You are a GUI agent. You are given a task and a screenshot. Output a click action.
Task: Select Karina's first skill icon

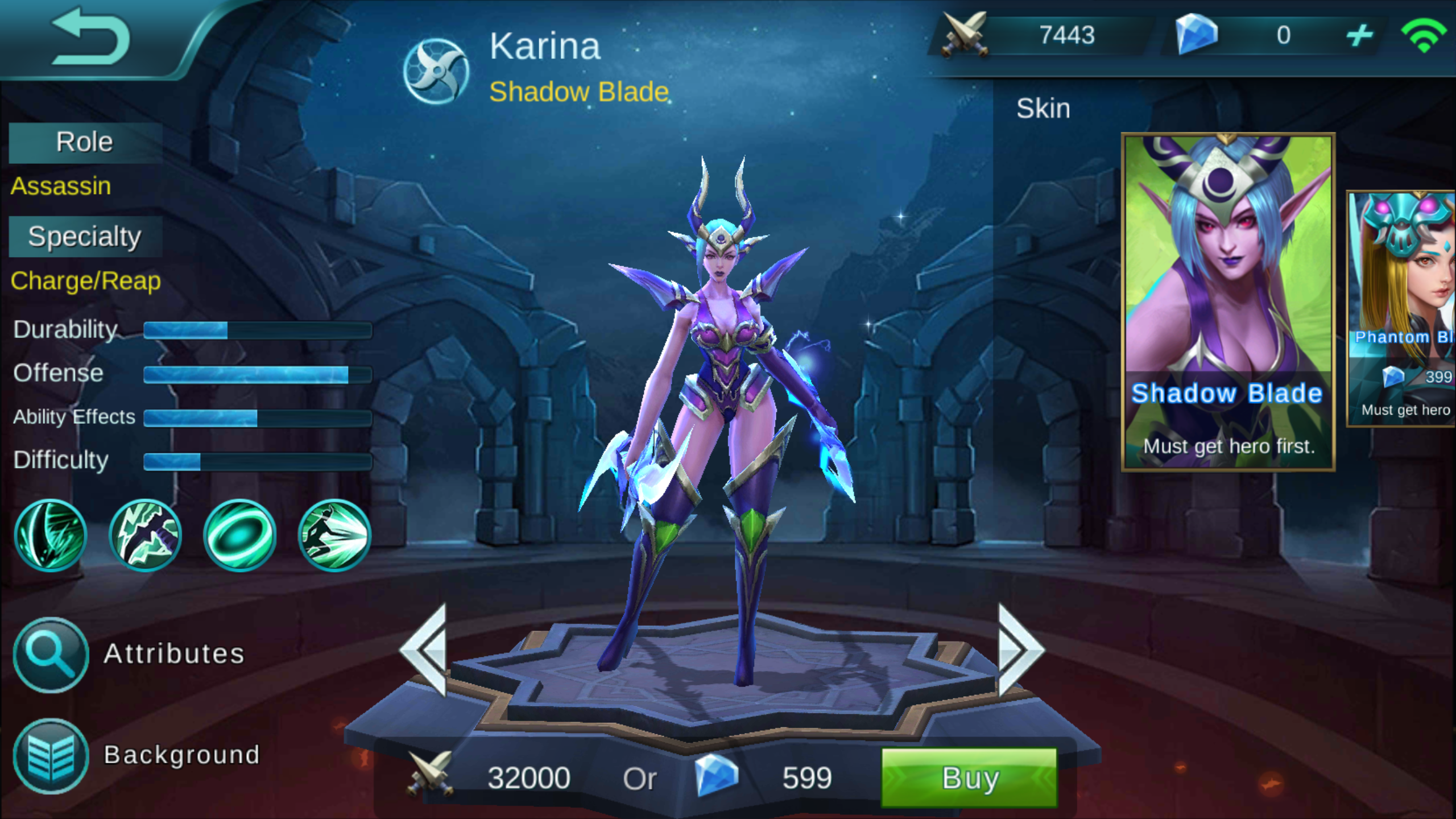[x=51, y=535]
